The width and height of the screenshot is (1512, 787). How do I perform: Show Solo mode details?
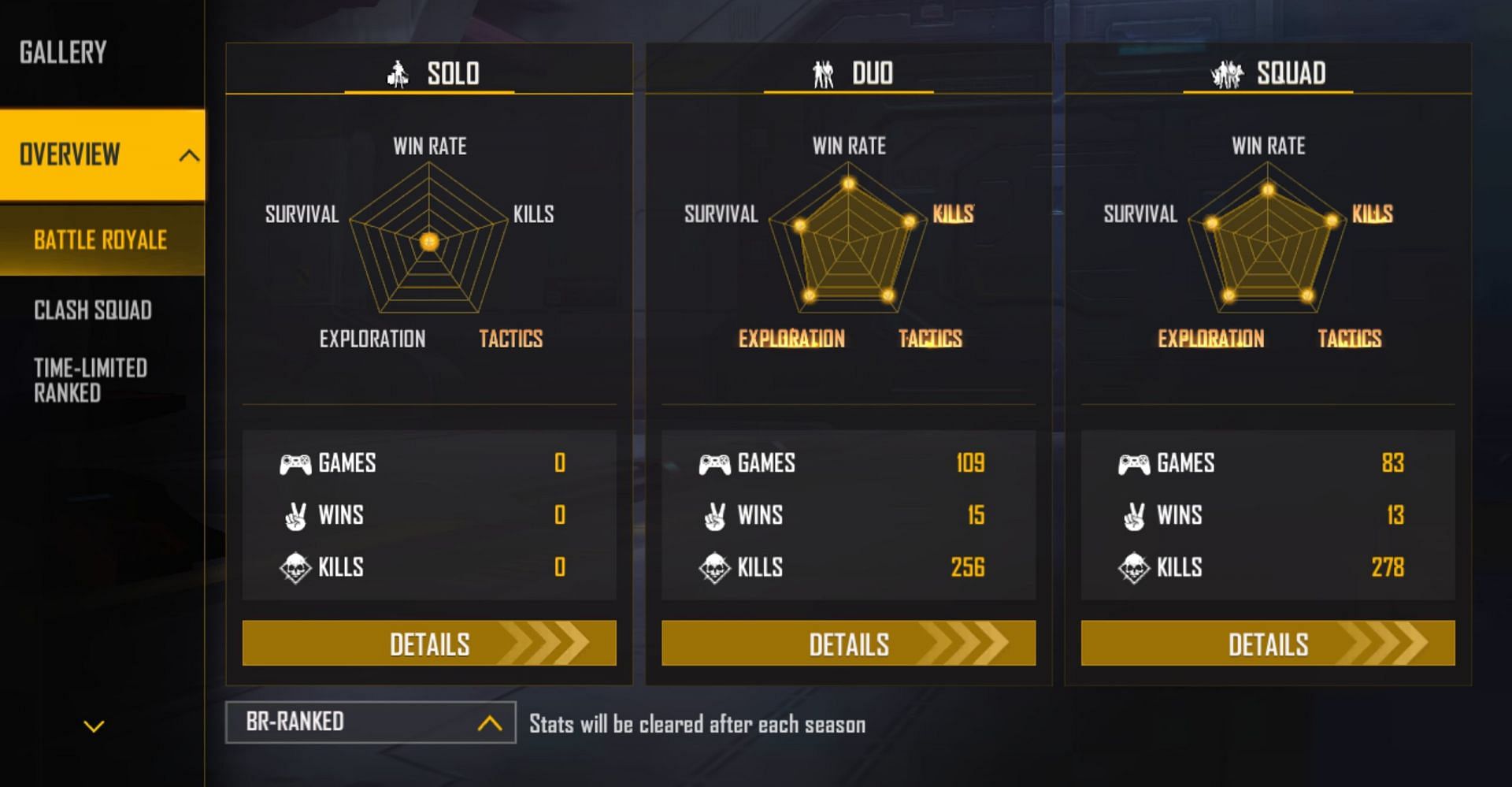(429, 644)
